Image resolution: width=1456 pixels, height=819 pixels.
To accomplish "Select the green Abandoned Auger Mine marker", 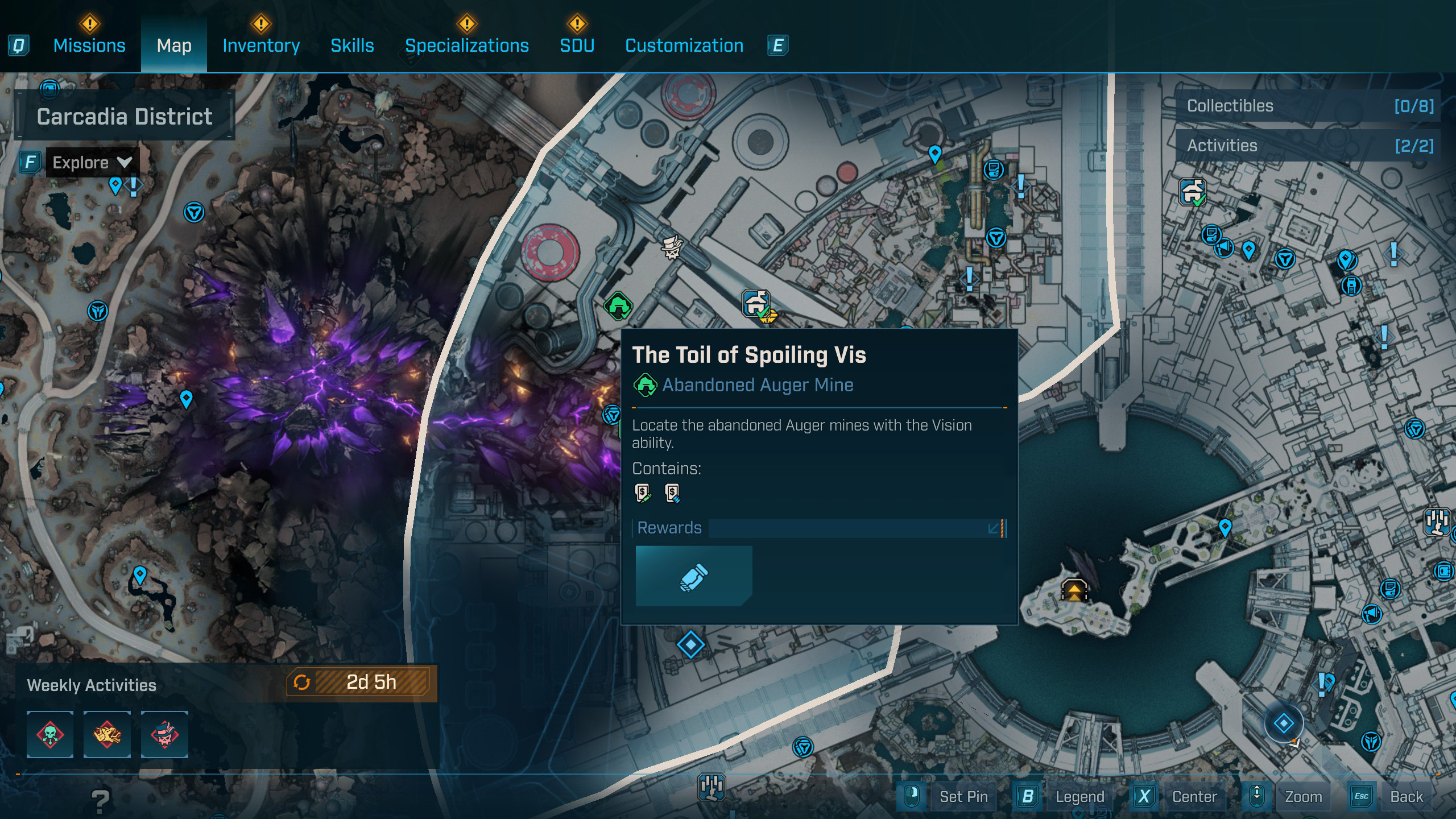I will pyautogui.click(x=618, y=306).
